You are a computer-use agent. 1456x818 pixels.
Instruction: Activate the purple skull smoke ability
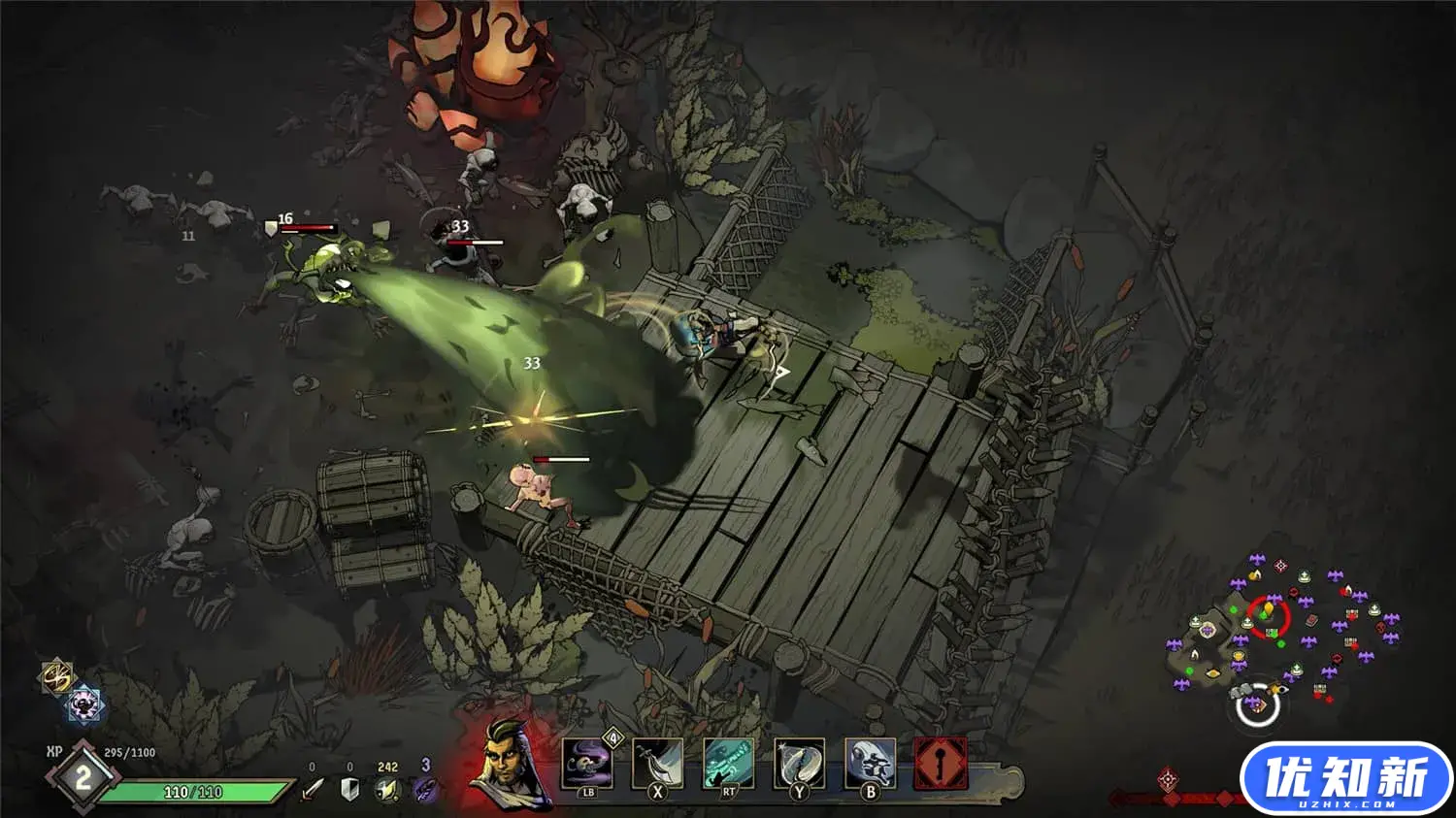587,764
